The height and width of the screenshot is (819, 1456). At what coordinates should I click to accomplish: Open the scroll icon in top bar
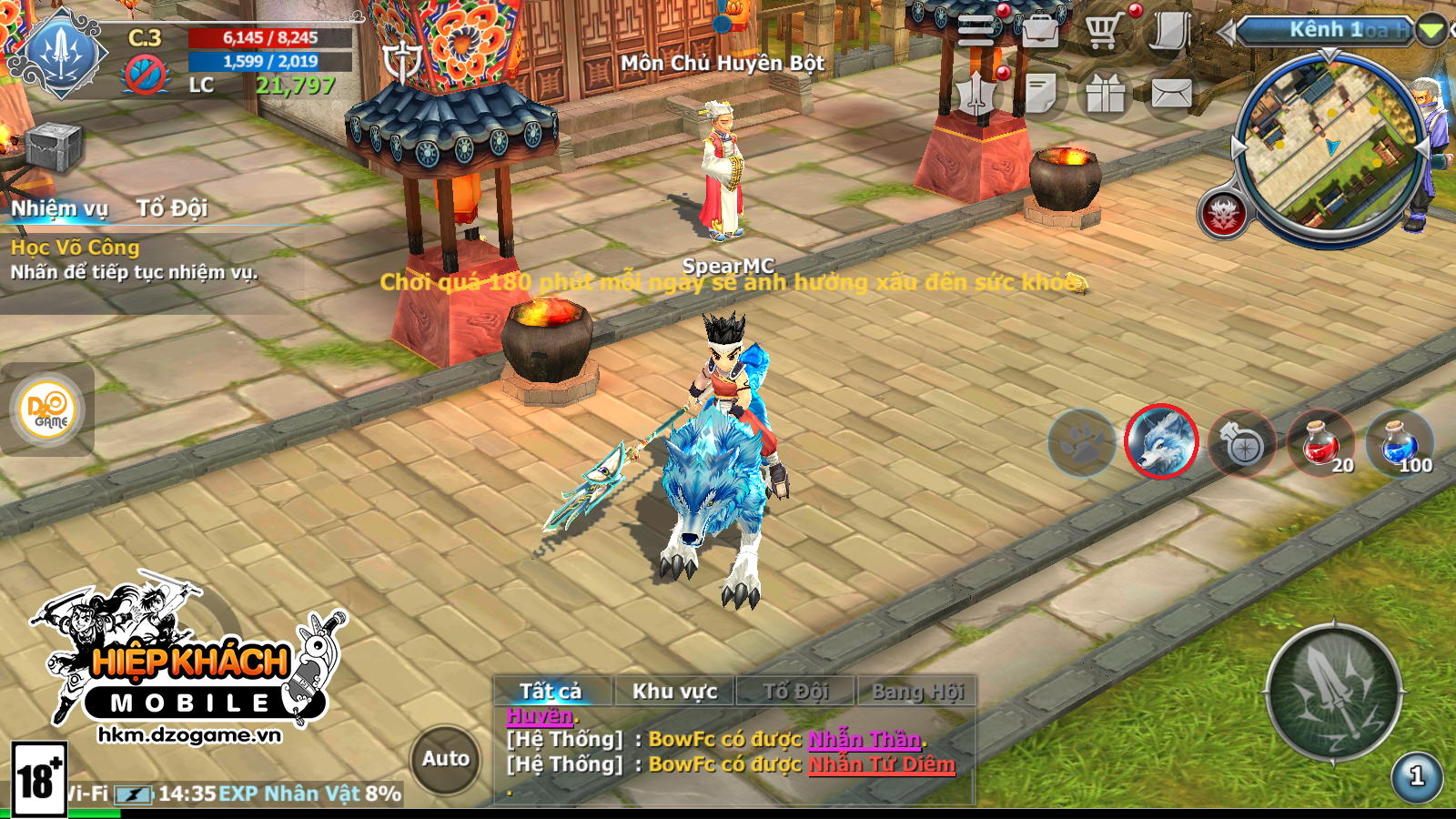pos(1170,31)
